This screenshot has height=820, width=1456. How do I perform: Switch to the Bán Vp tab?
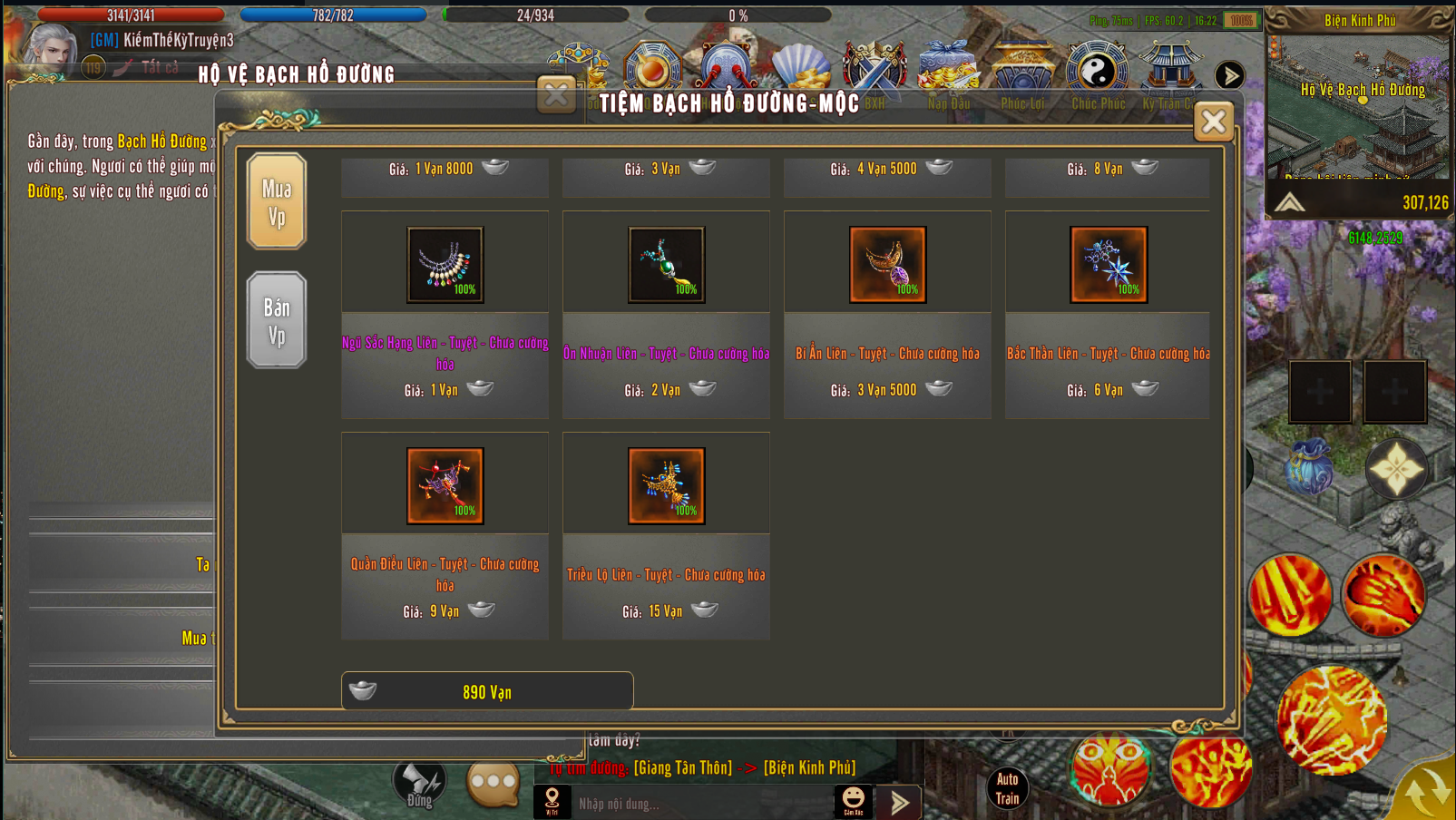click(x=277, y=320)
